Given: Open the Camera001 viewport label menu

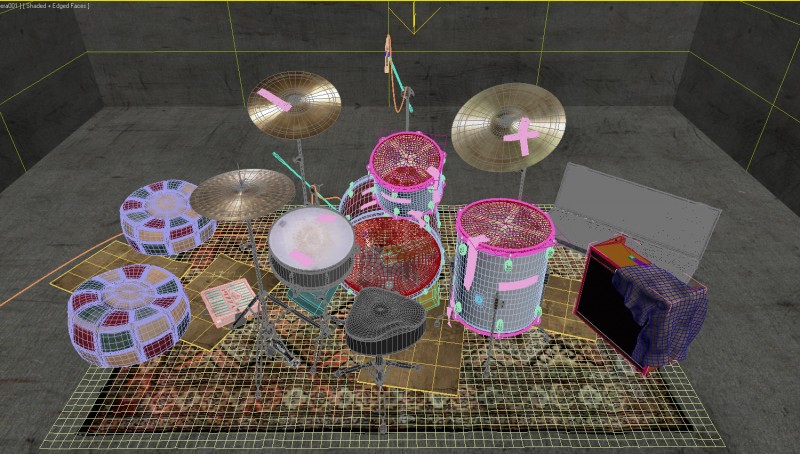Looking at the screenshot, I should pyautogui.click(x=8, y=5).
